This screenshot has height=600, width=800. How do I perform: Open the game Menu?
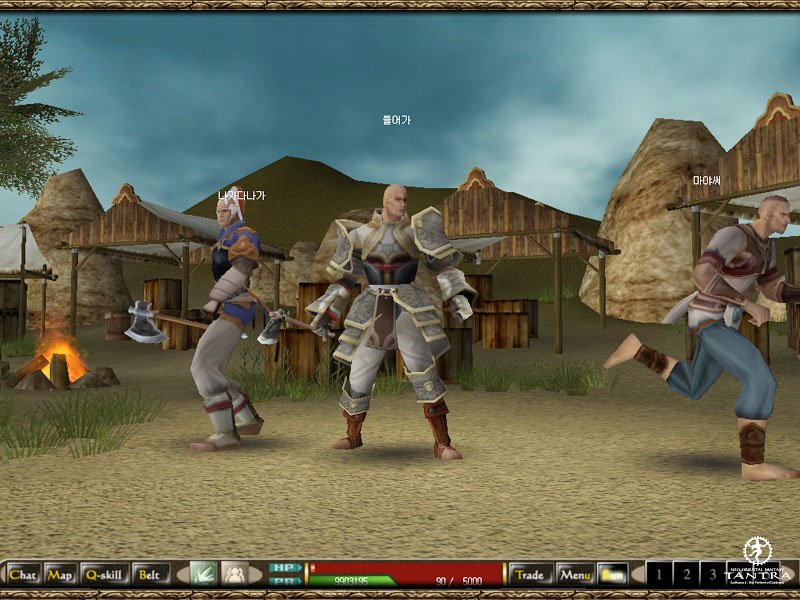pos(575,575)
